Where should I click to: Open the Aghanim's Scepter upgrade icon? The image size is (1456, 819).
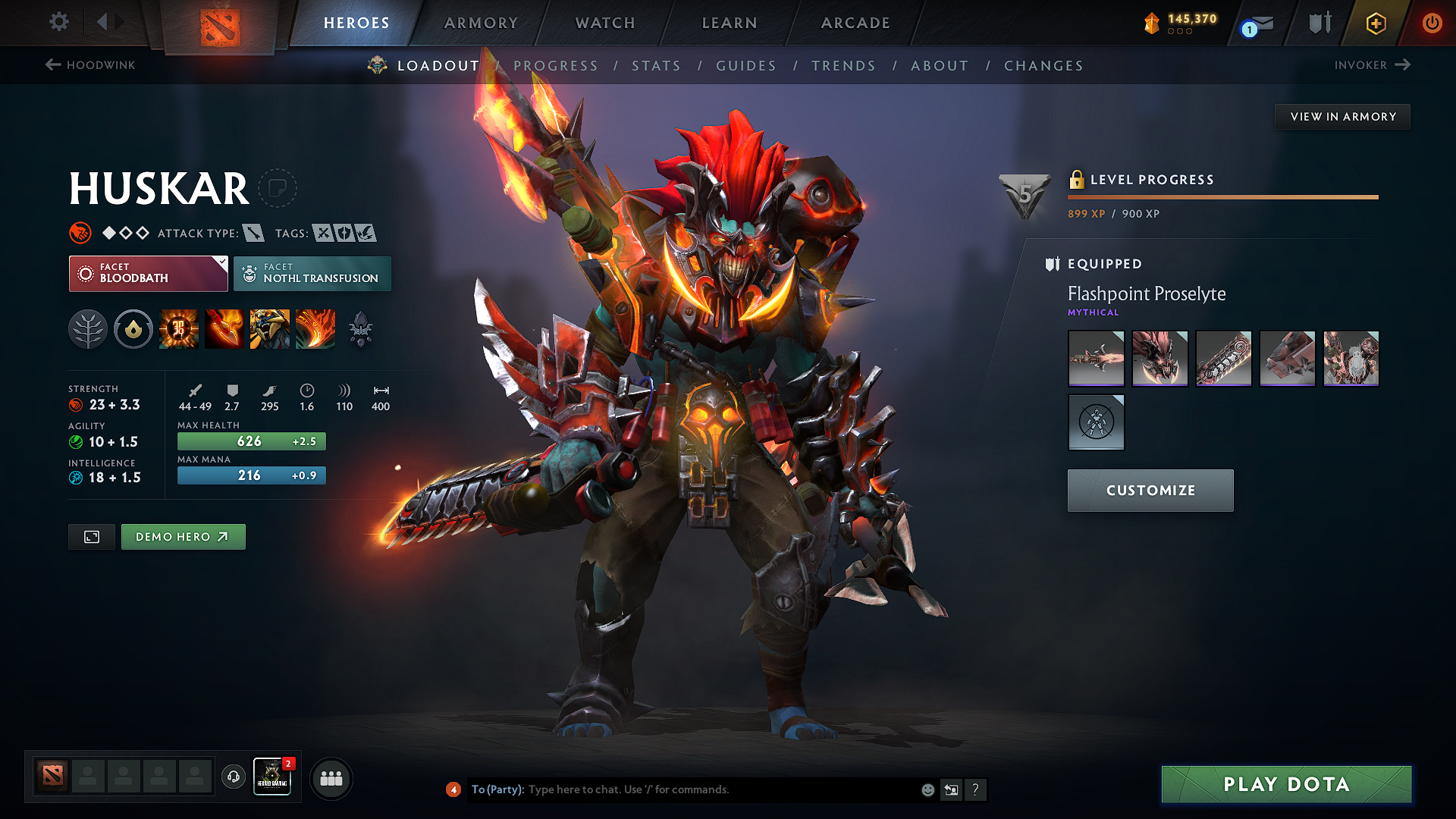[361, 328]
